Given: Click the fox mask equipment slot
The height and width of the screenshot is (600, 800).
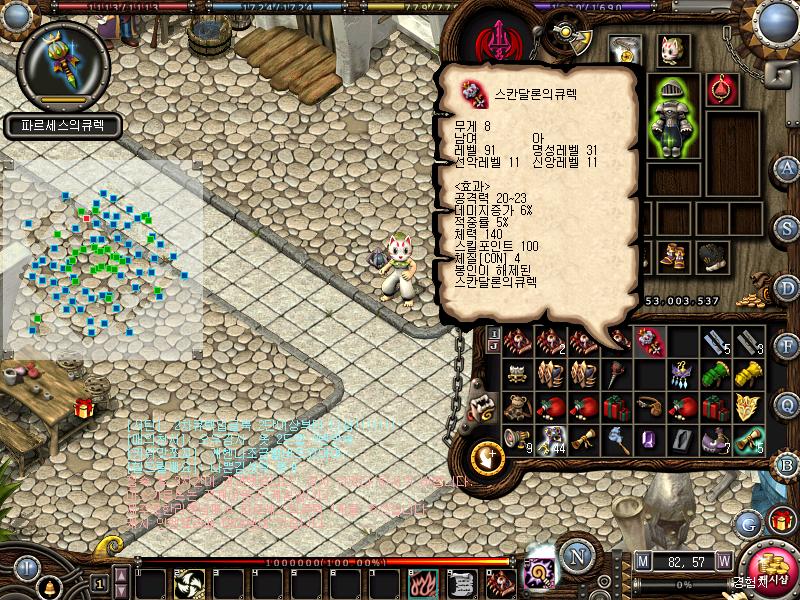Looking at the screenshot, I should [670, 49].
